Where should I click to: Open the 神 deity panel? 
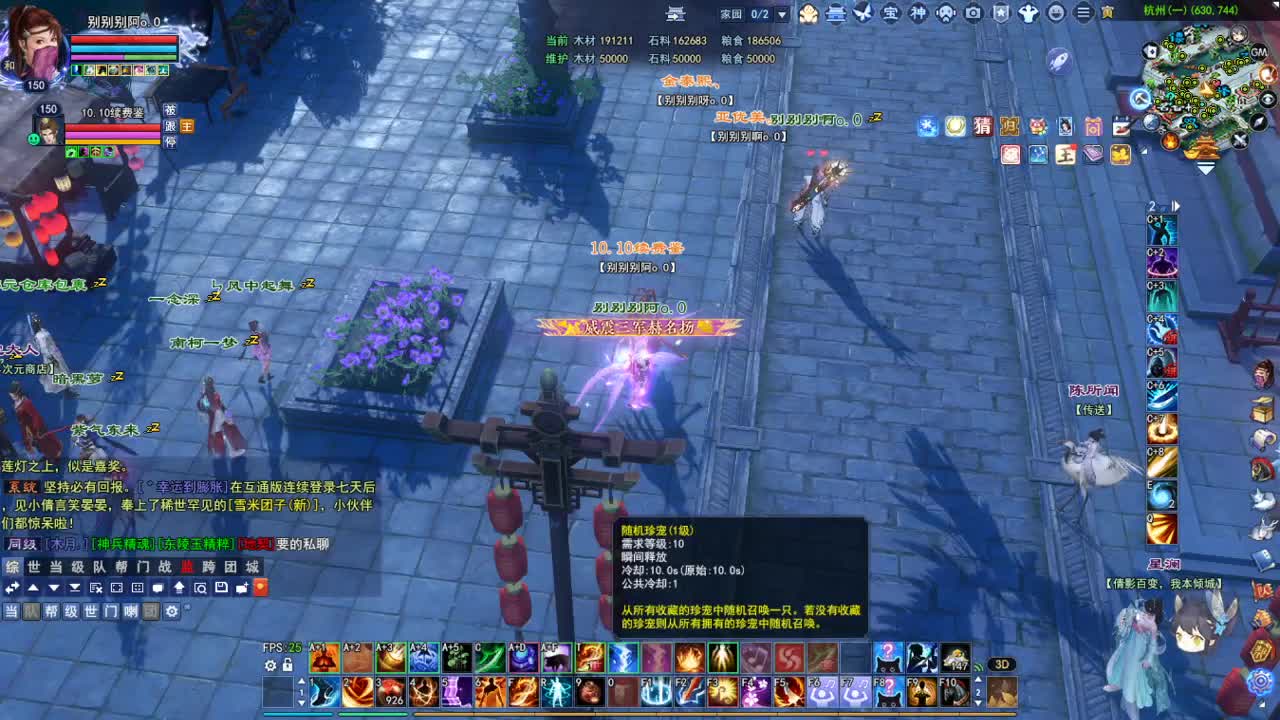pyautogui.click(x=919, y=13)
